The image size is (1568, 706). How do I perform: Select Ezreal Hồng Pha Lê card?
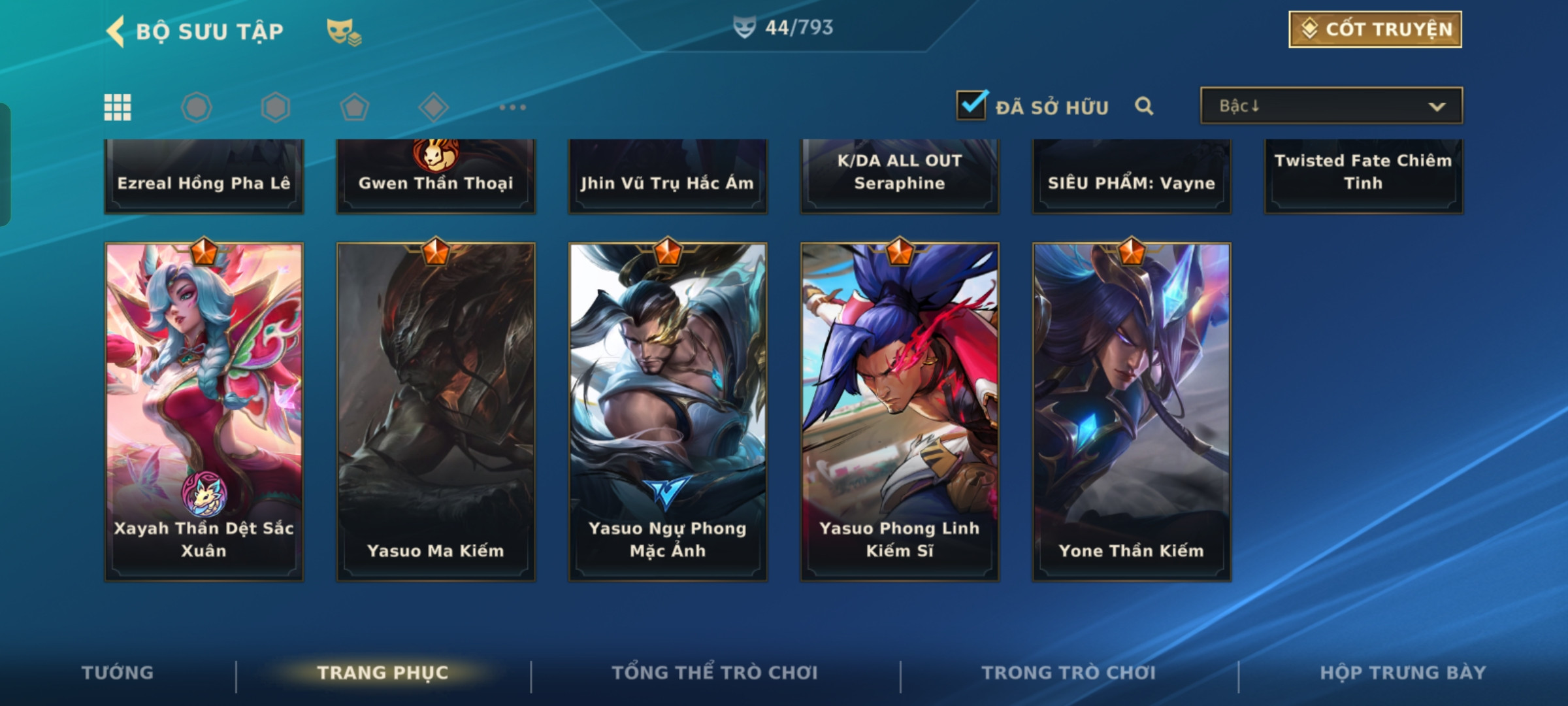pyautogui.click(x=204, y=176)
